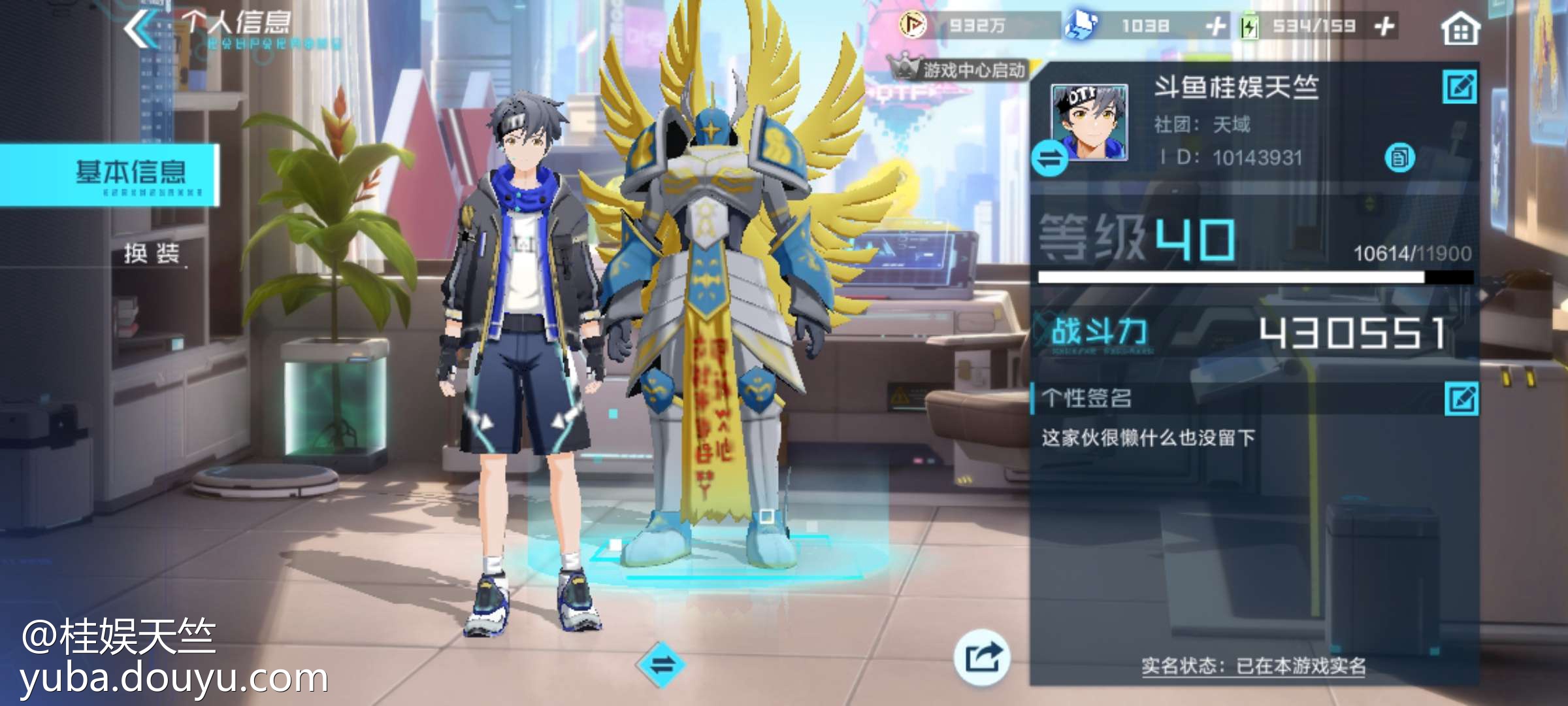
Task: Swap the profile avatar portrait
Action: pyautogui.click(x=1049, y=159)
